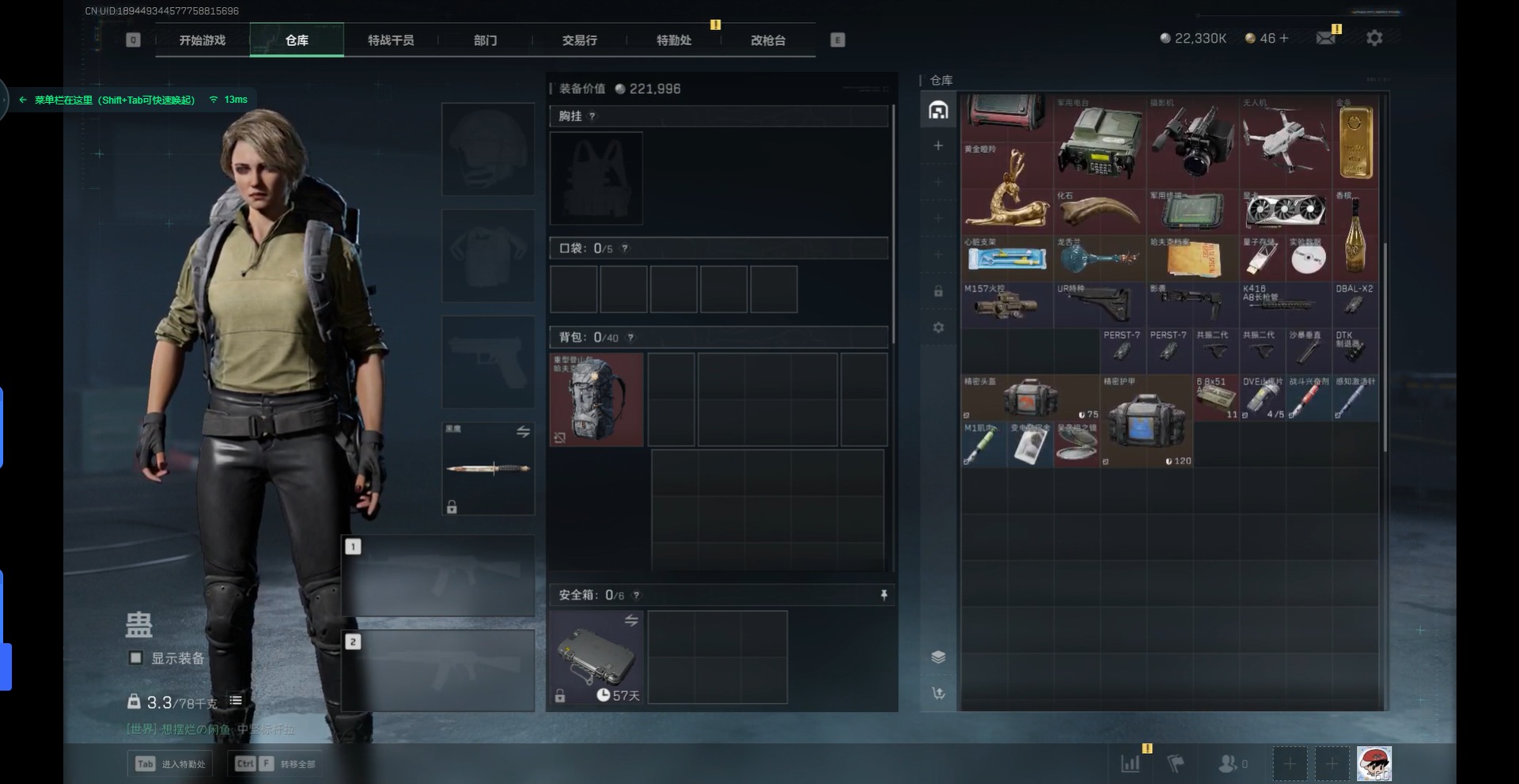The width and height of the screenshot is (1519, 784).
Task: Select the heavy hiking backpack slot
Action: pyautogui.click(x=597, y=400)
